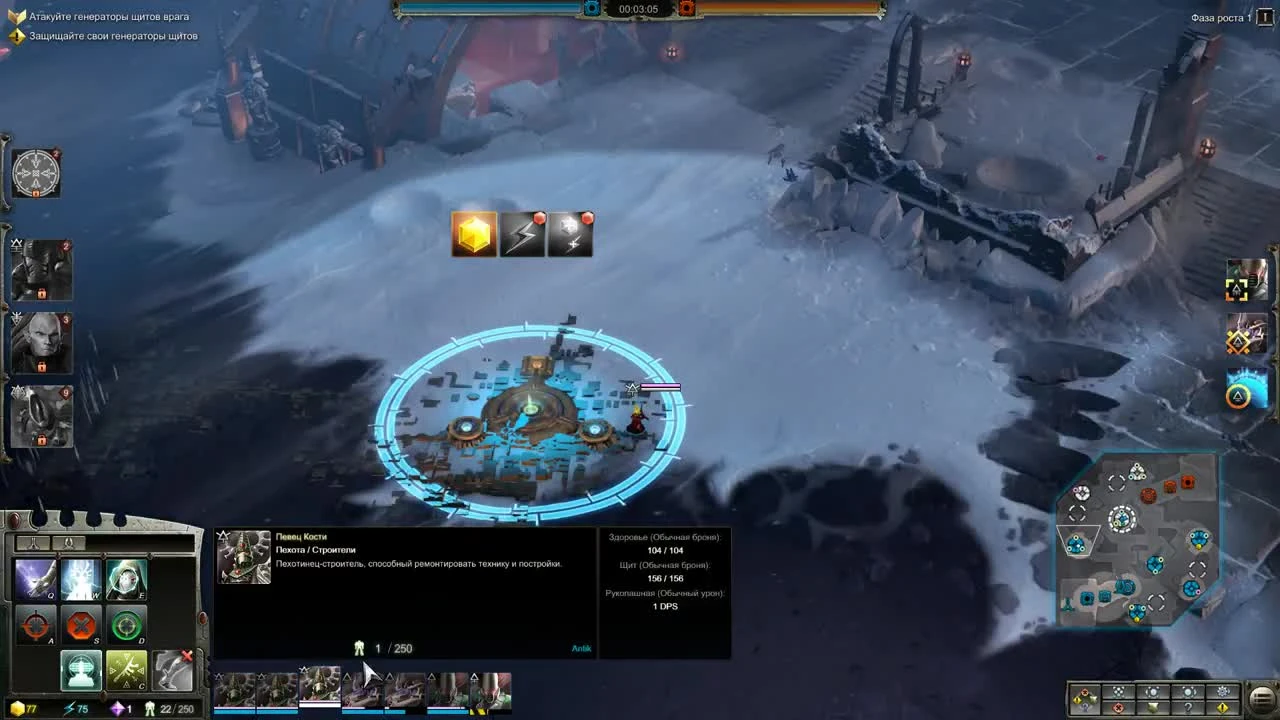
Task: Toggle hold stance with the red X S icon
Action: click(x=80, y=625)
